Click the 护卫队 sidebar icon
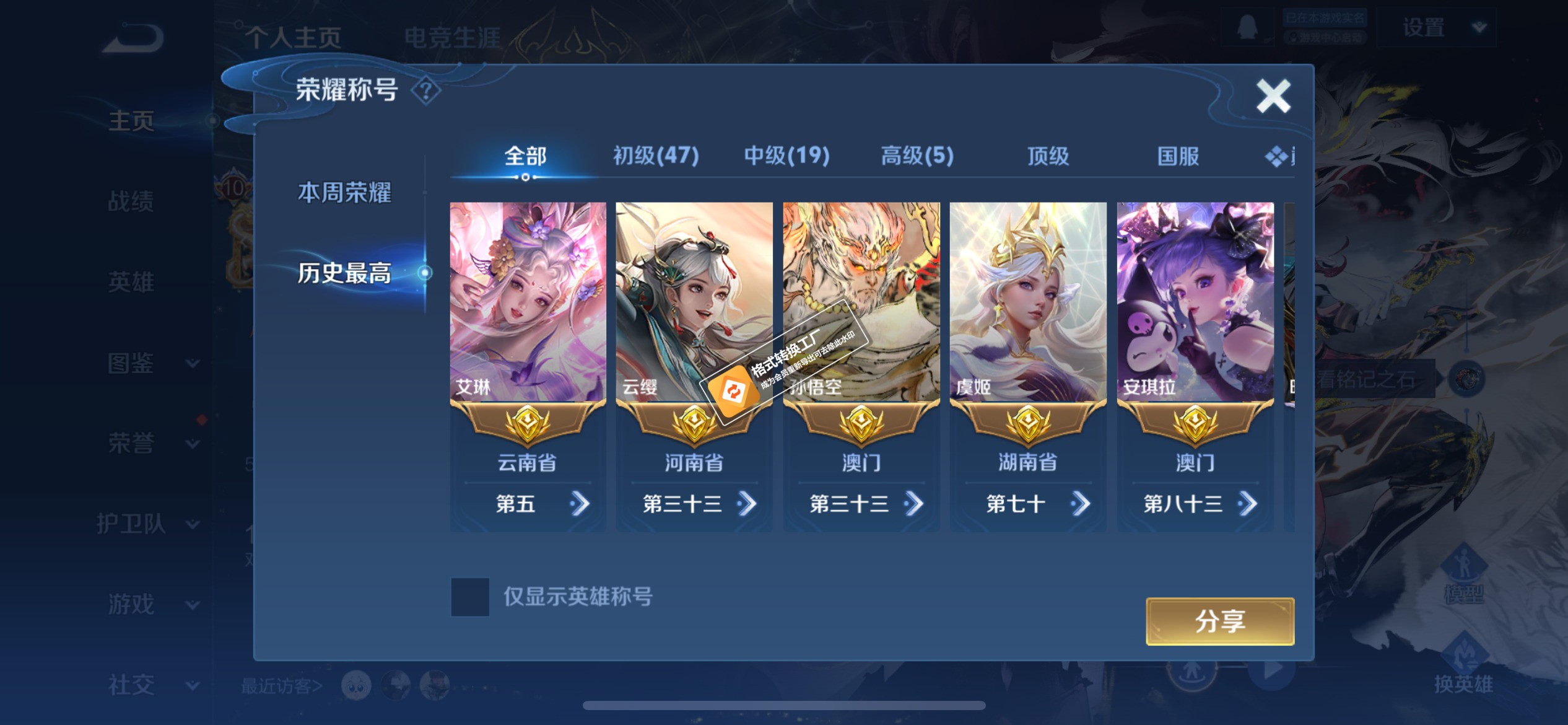 tap(132, 524)
